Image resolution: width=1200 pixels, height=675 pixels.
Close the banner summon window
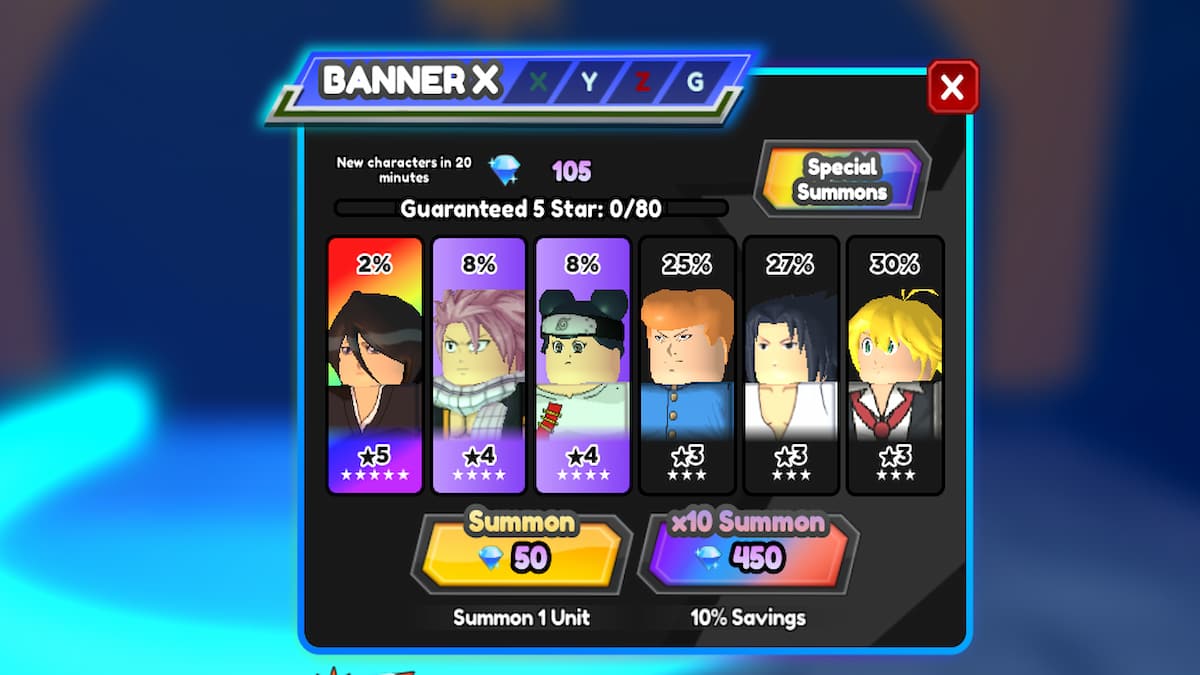coord(952,87)
